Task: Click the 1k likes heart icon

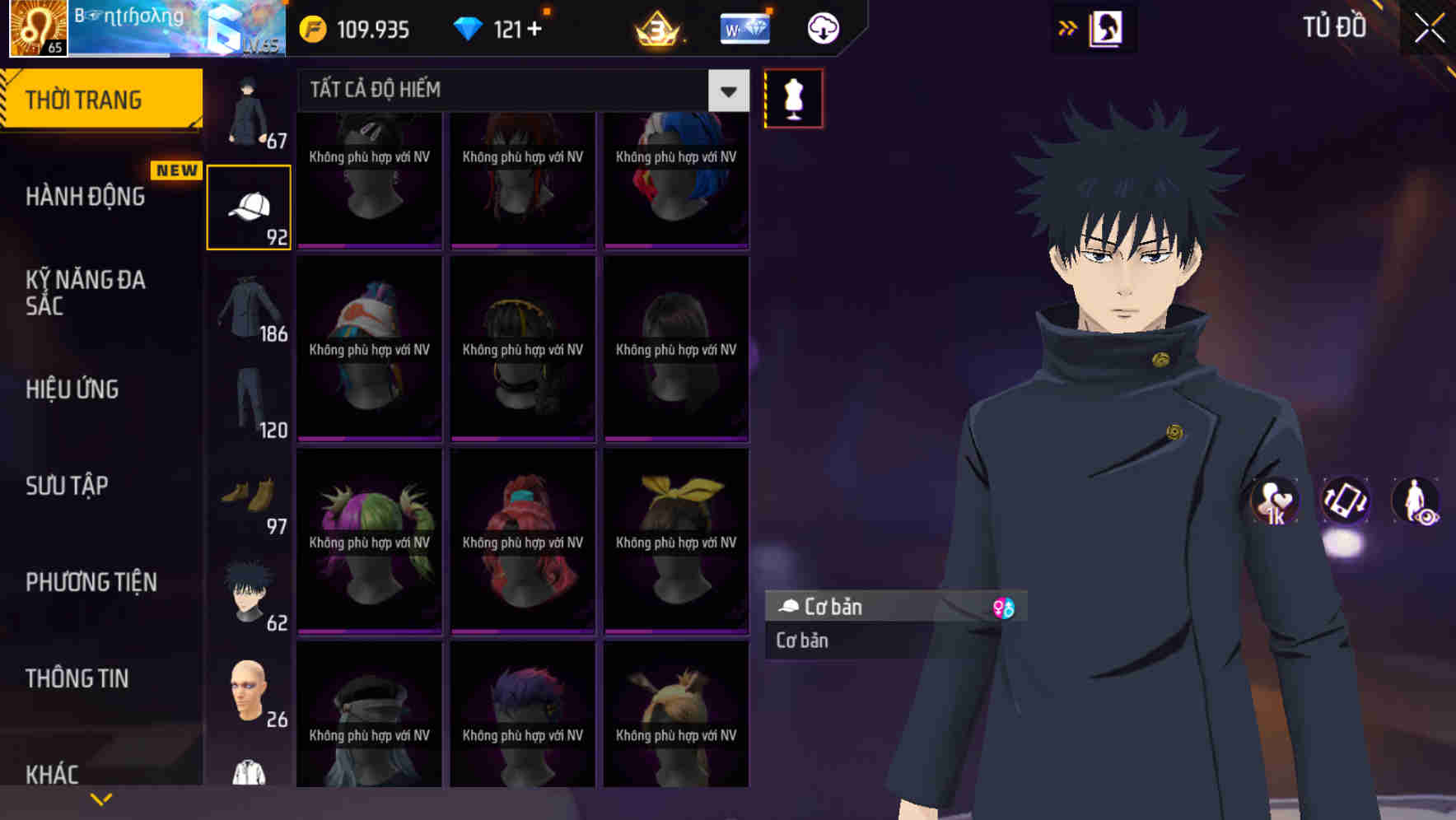Action: click(1273, 502)
